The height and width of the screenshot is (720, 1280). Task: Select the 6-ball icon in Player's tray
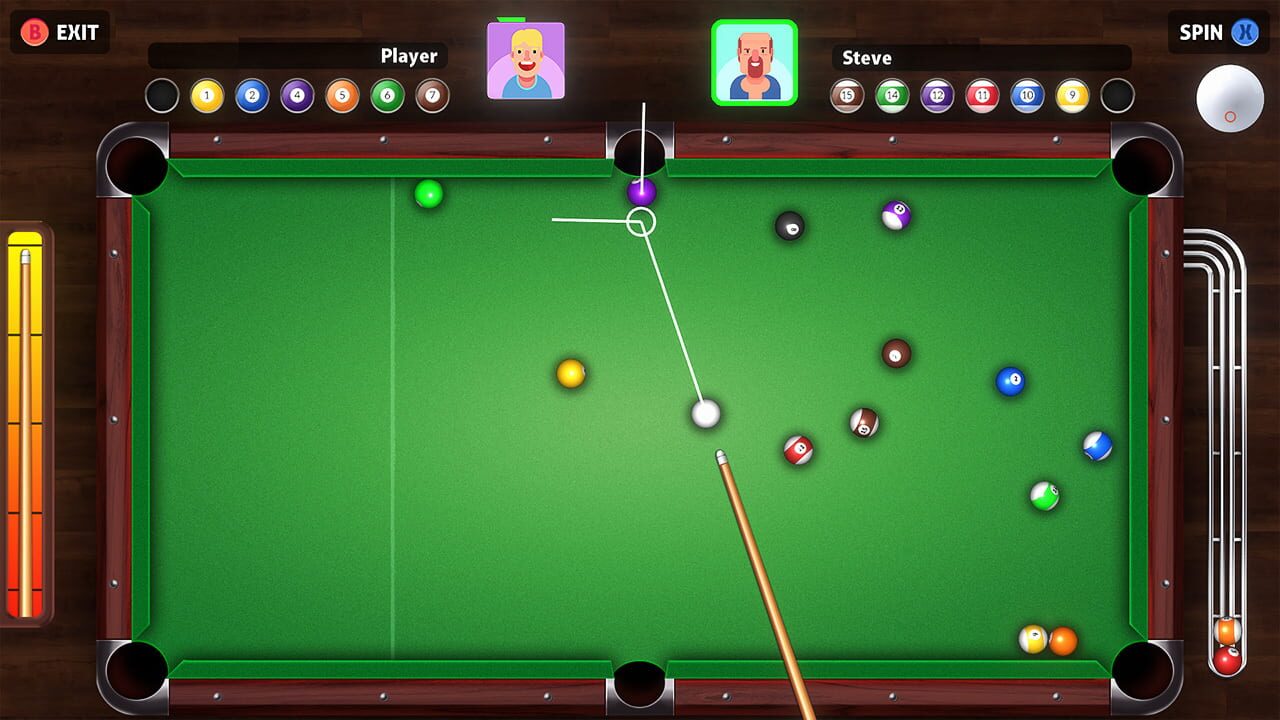click(385, 96)
